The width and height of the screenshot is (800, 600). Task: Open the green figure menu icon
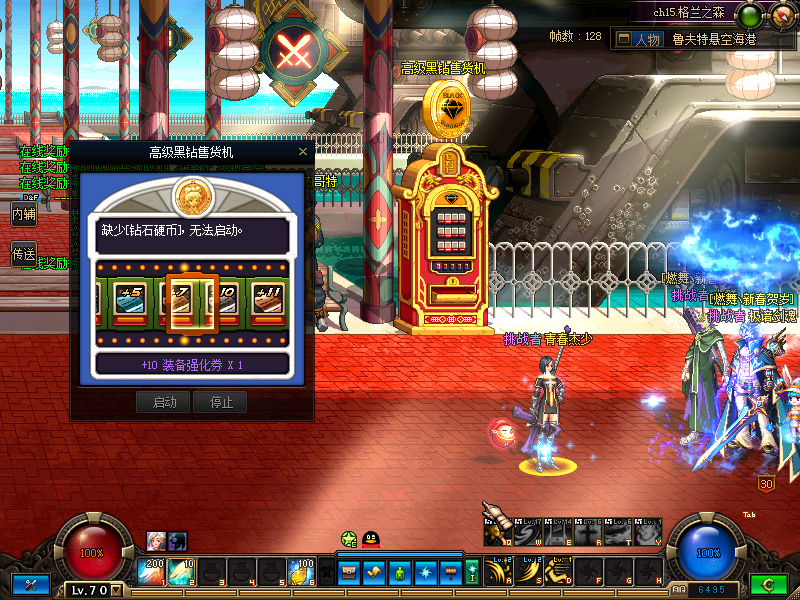(399, 572)
